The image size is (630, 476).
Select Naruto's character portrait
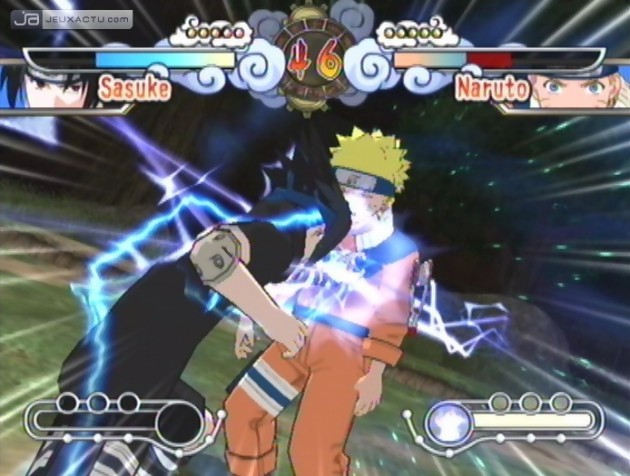click(580, 87)
